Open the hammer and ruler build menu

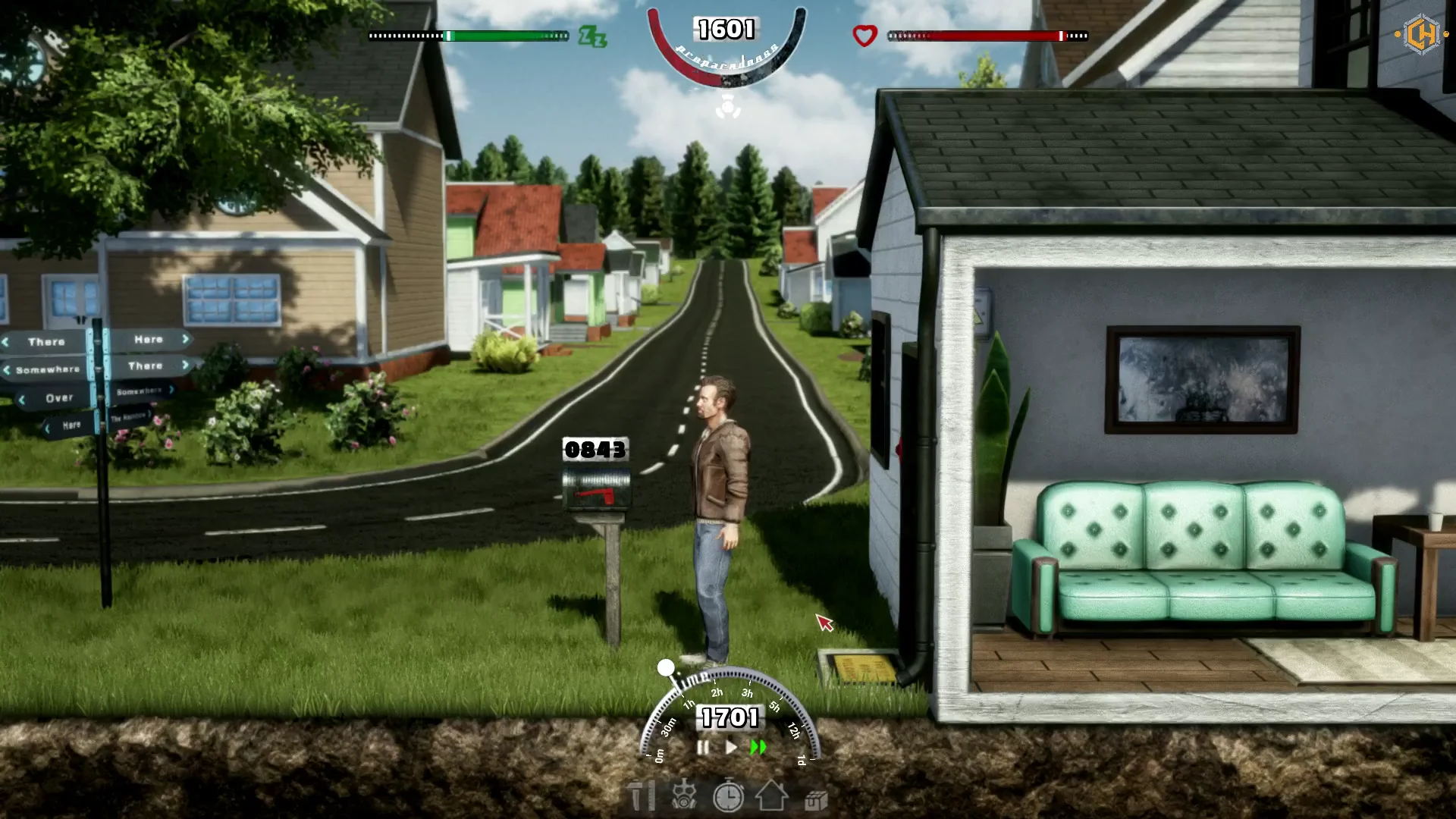point(642,797)
